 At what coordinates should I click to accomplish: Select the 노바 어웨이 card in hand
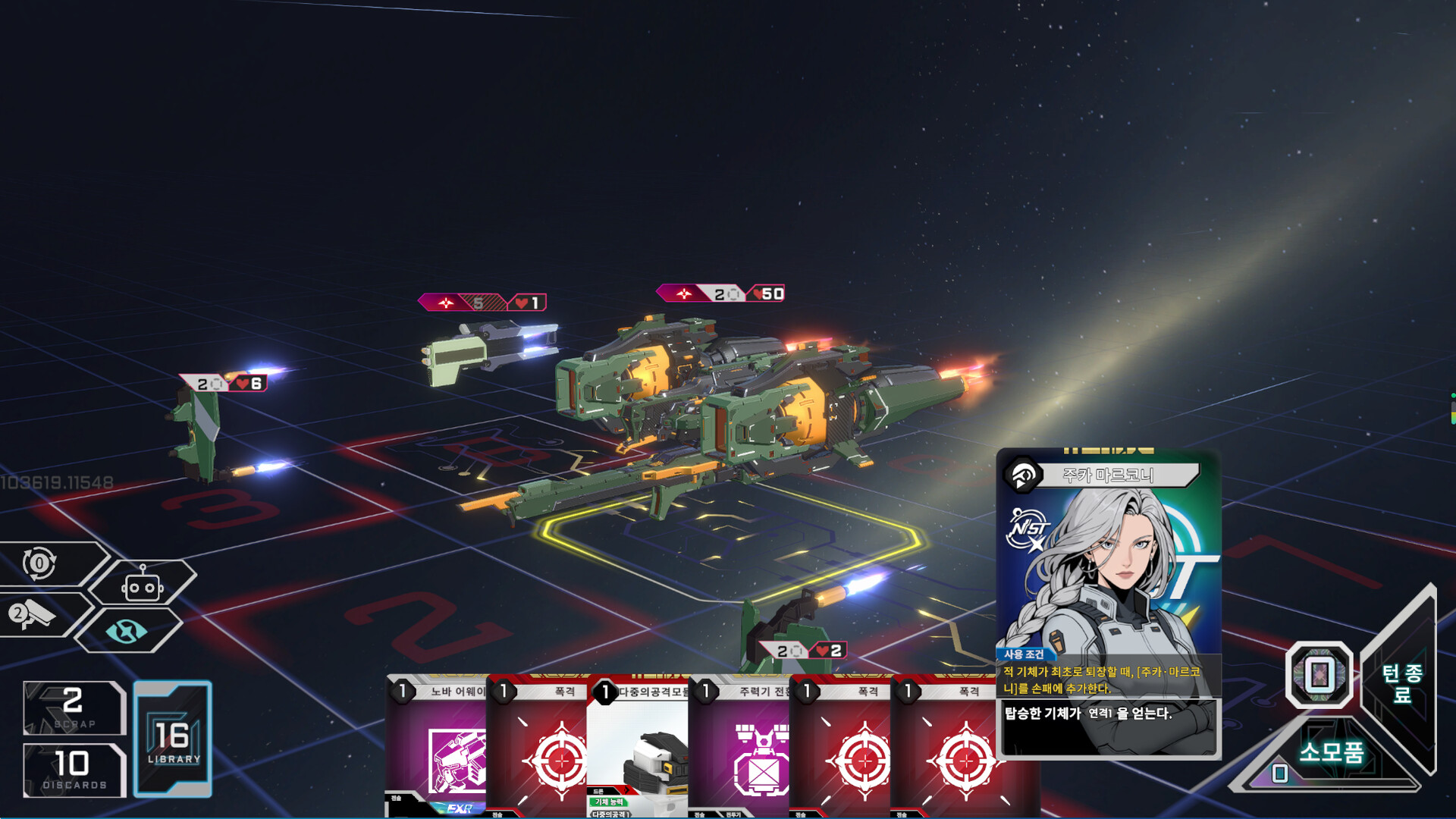click(x=438, y=747)
